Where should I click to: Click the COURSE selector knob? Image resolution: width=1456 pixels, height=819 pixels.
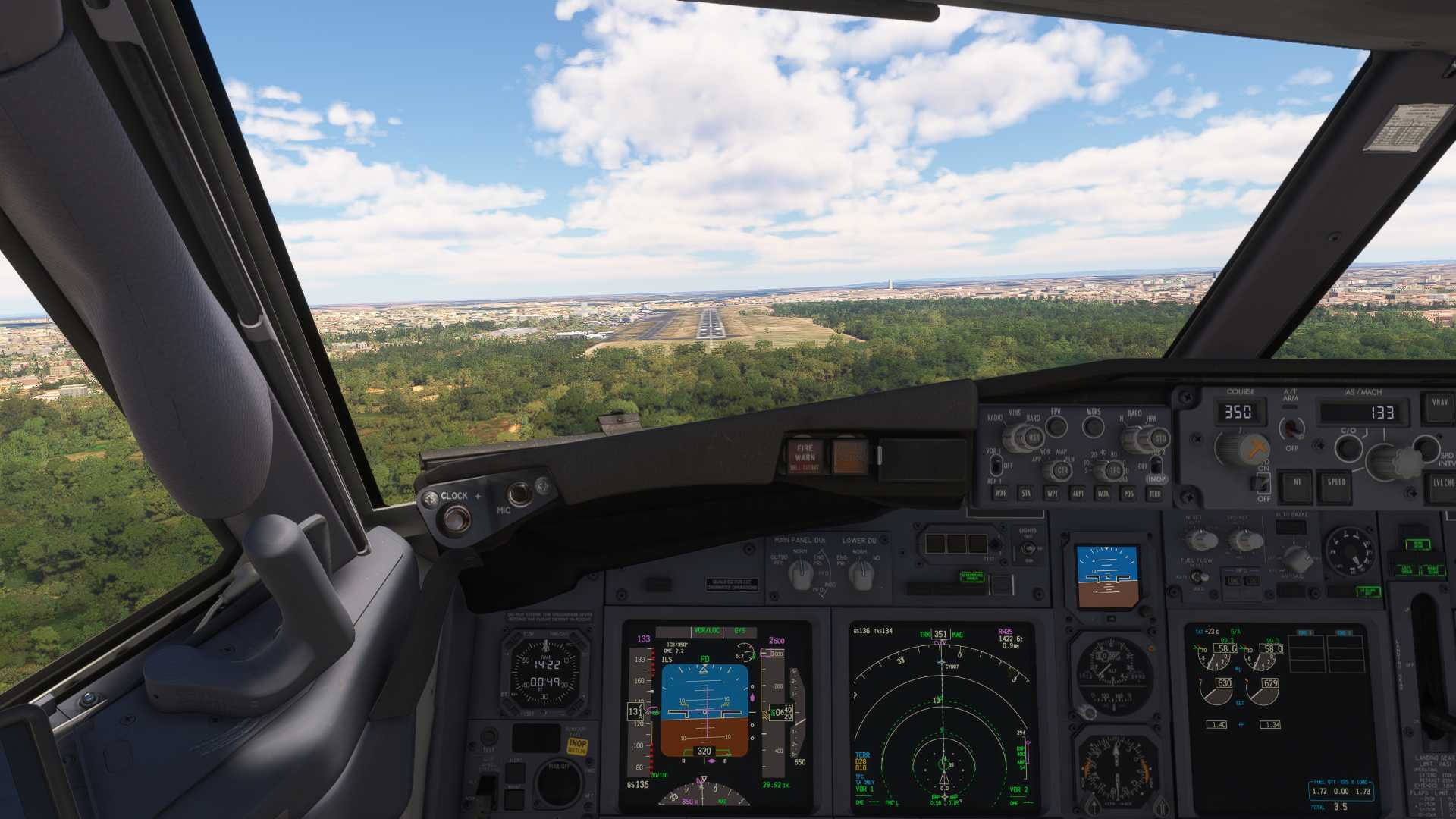pos(1241,449)
